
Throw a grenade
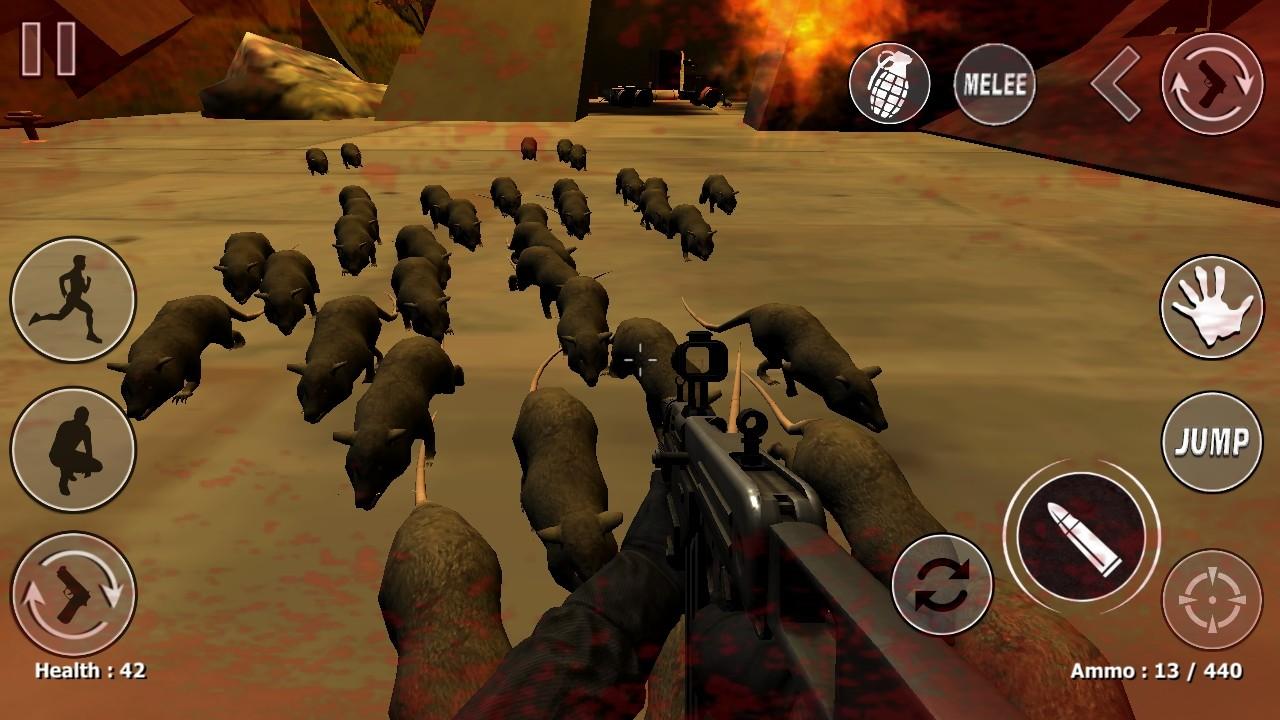pos(889,84)
